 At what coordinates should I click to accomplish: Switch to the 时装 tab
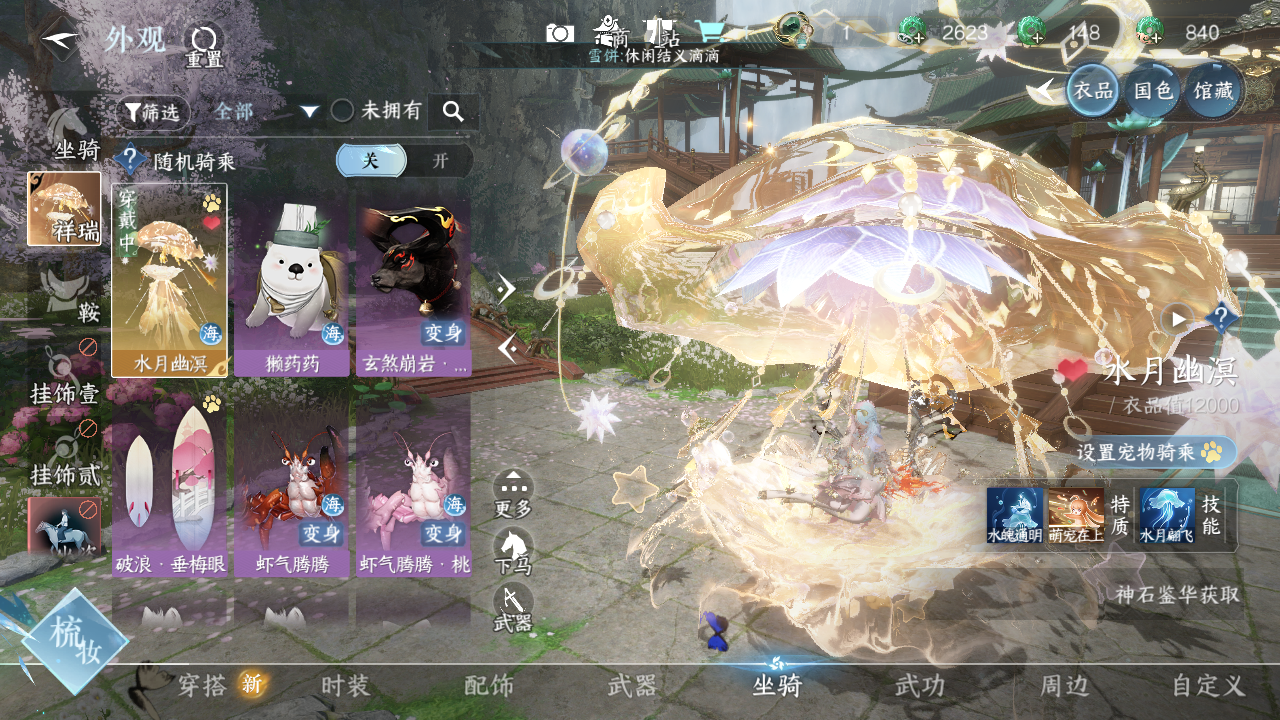pyautogui.click(x=346, y=686)
